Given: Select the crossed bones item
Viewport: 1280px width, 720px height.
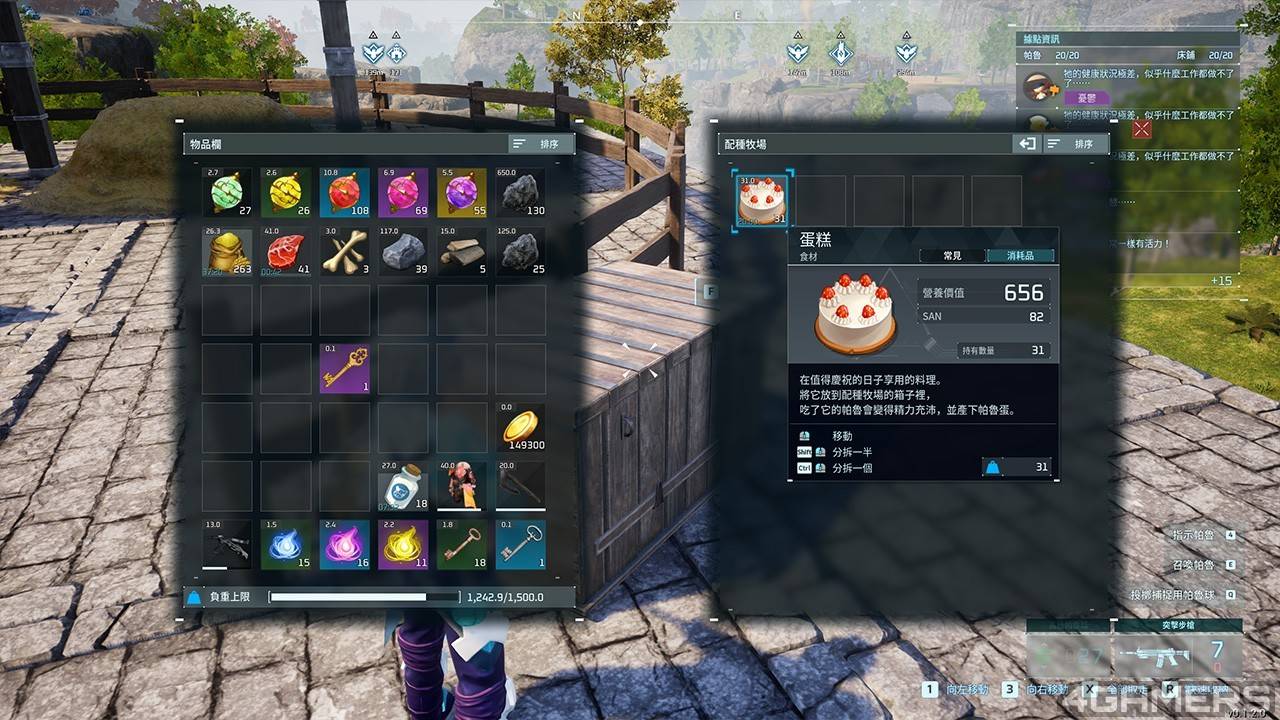Looking at the screenshot, I should 345,252.
